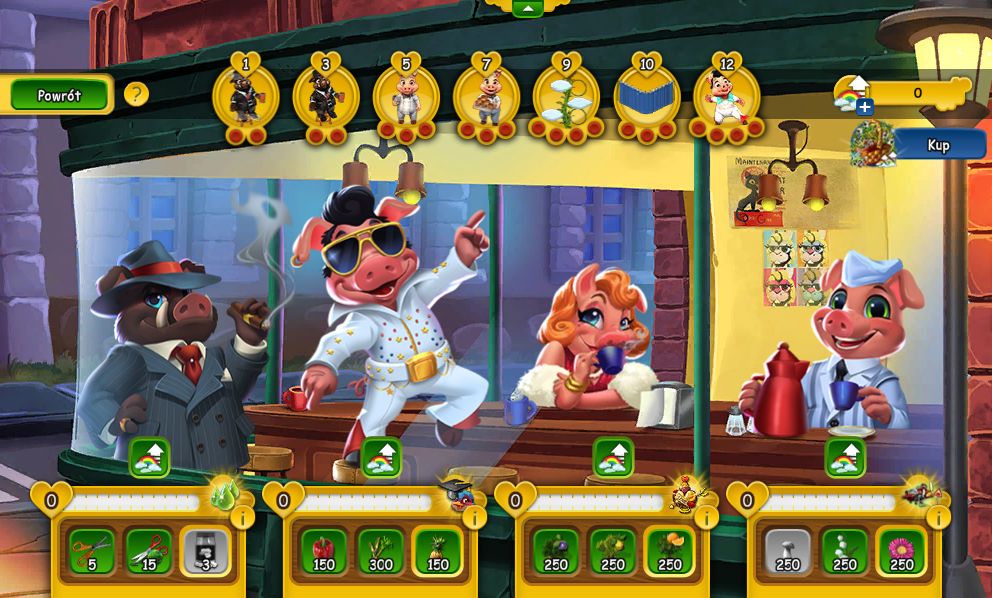The image size is (992, 598).
Task: Choose the red pepper item costing 150
Action: [x=323, y=551]
